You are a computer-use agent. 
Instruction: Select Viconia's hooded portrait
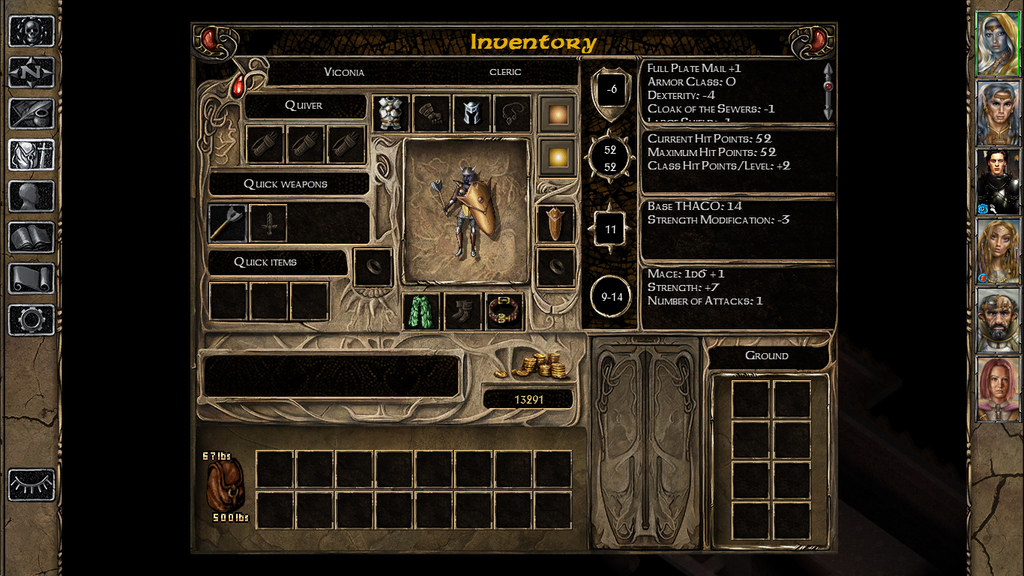997,44
